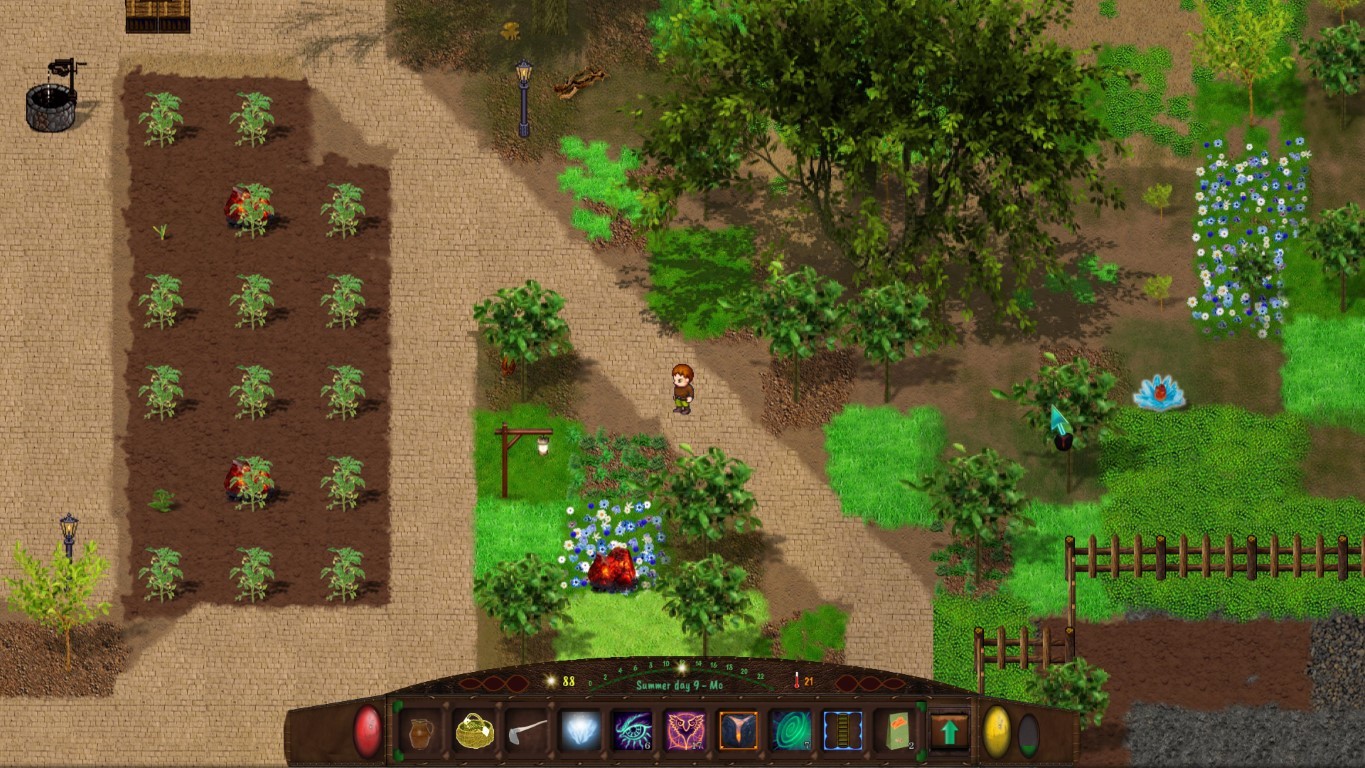The height and width of the screenshot is (768, 1365).
Task: Click the green up-arrow hotbar button
Action: tap(949, 731)
